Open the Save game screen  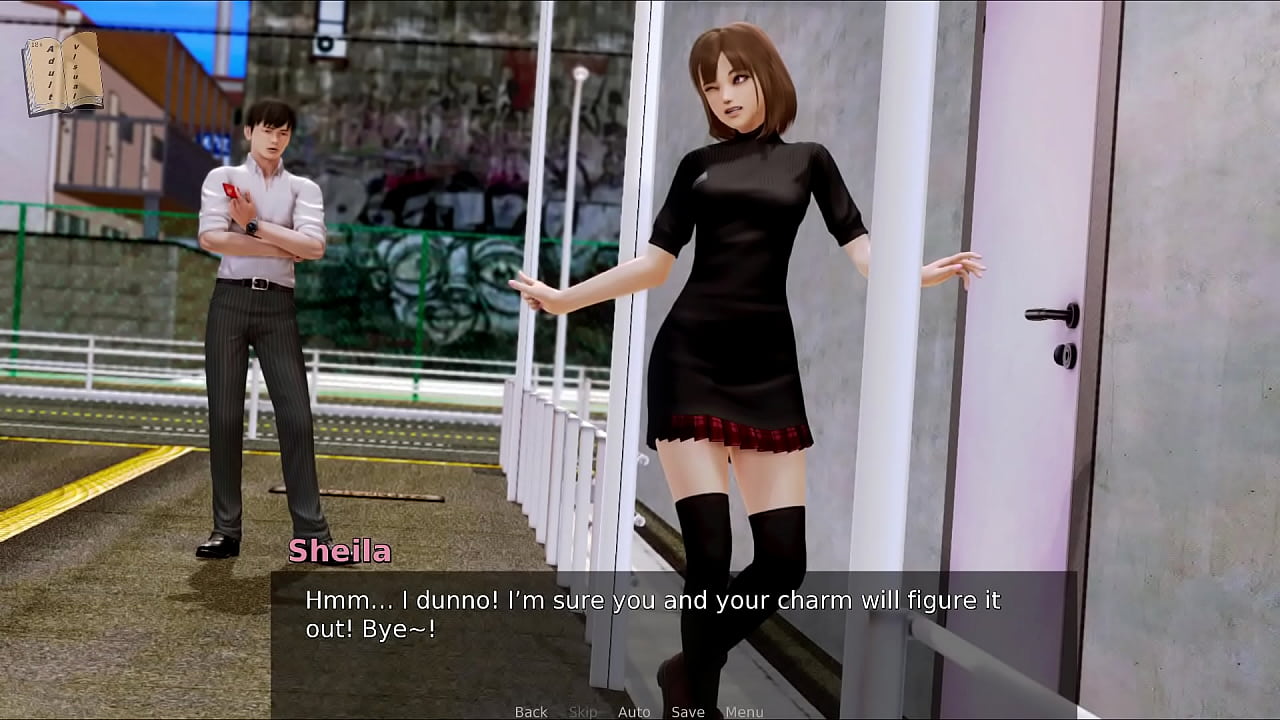coord(688,712)
